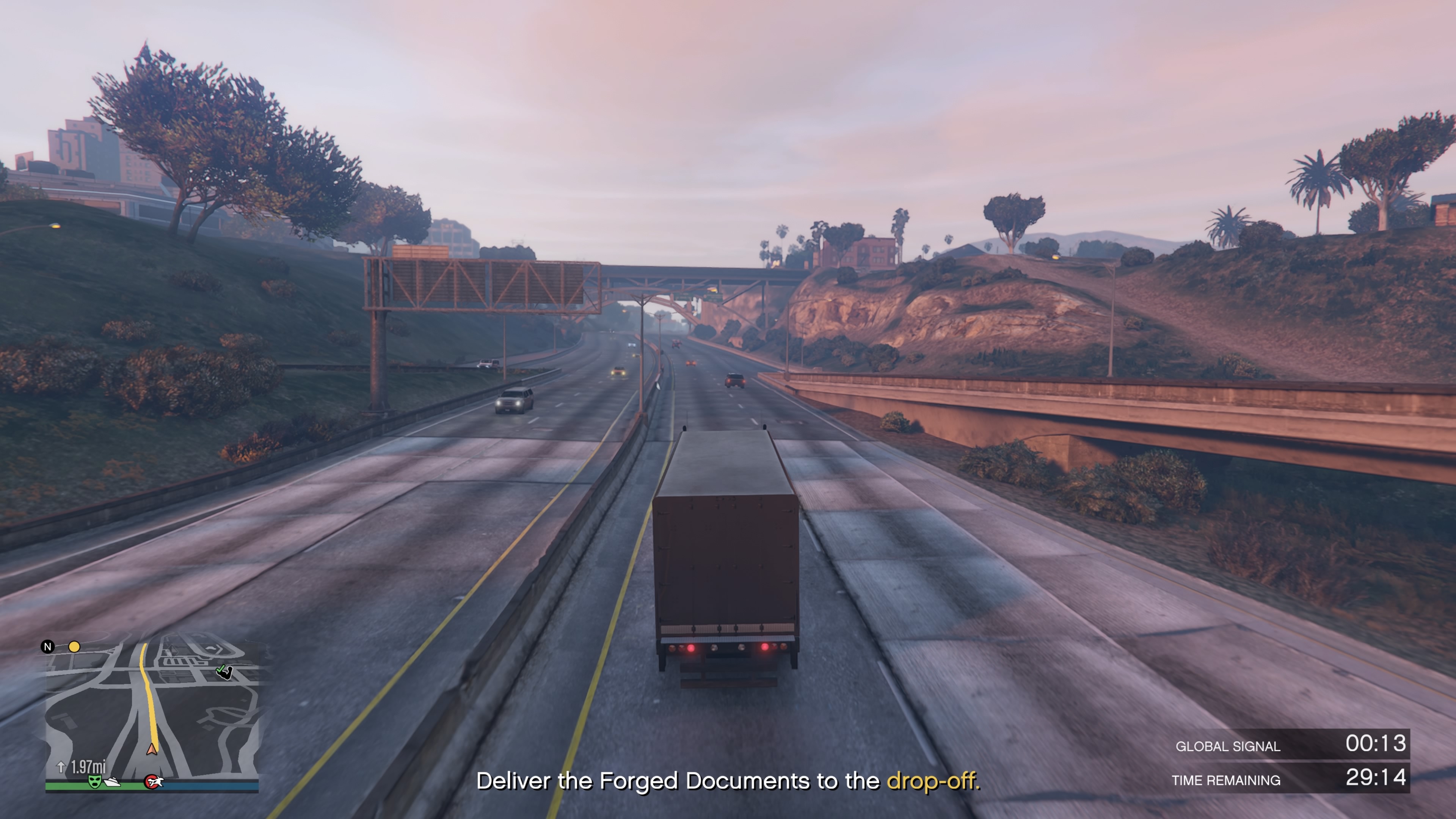Screen dimensions: 1456x819
Task: Select the flexed-arm gym marker with checkmark
Action: pos(224,672)
